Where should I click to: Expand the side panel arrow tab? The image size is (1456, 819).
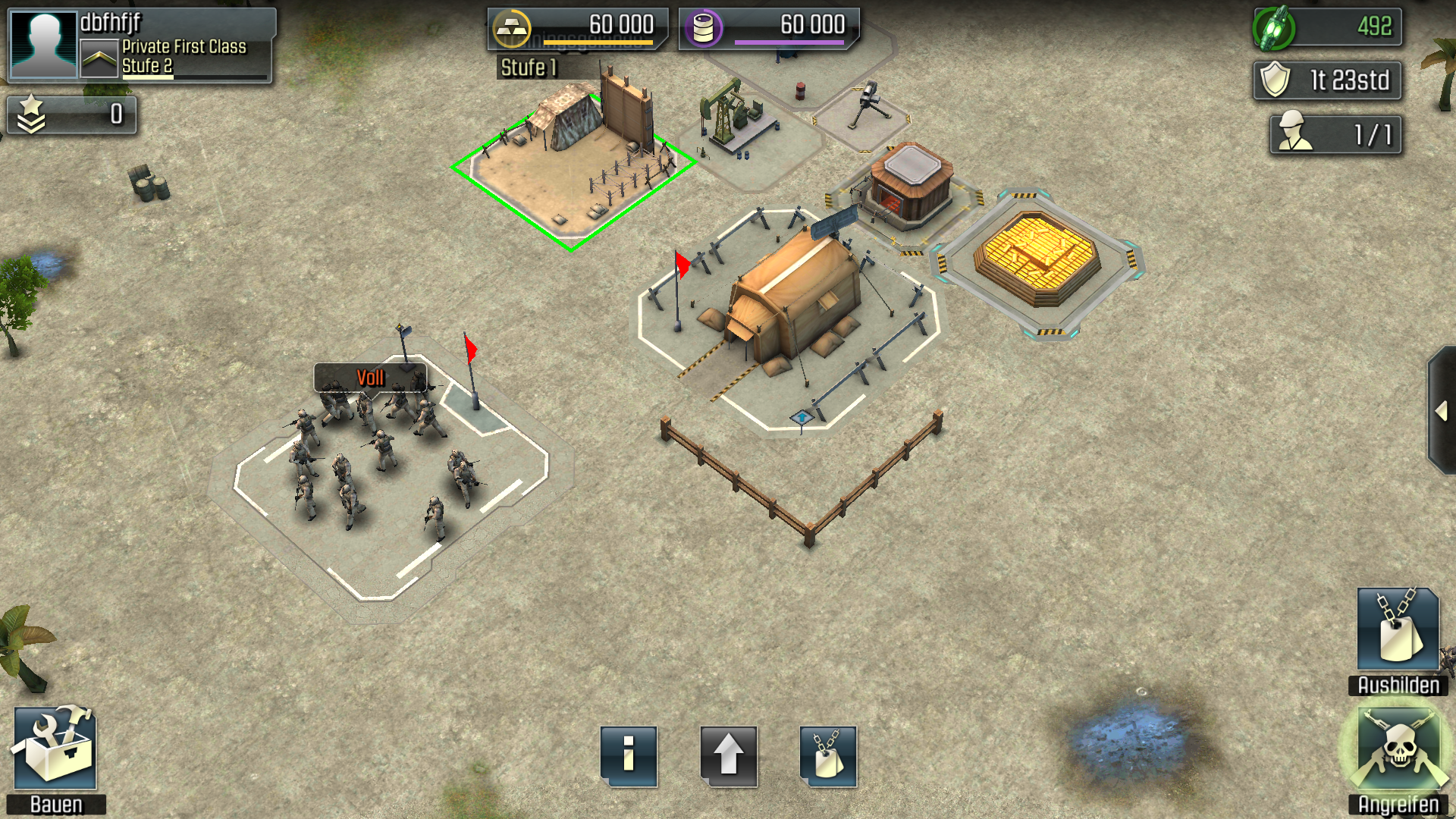pyautogui.click(x=1441, y=412)
